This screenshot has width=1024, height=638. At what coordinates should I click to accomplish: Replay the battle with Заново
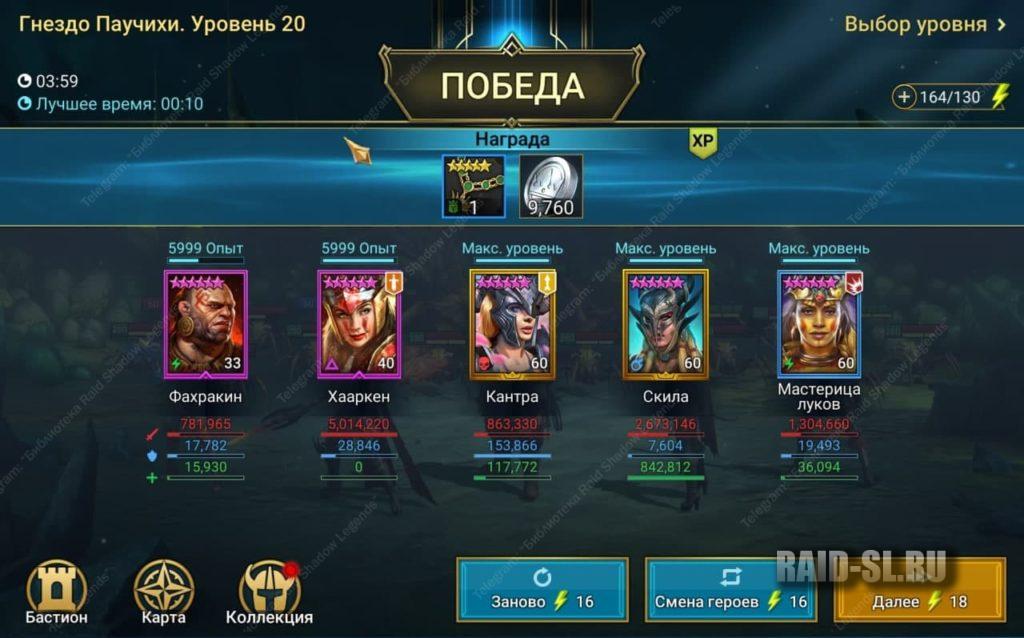coord(542,590)
